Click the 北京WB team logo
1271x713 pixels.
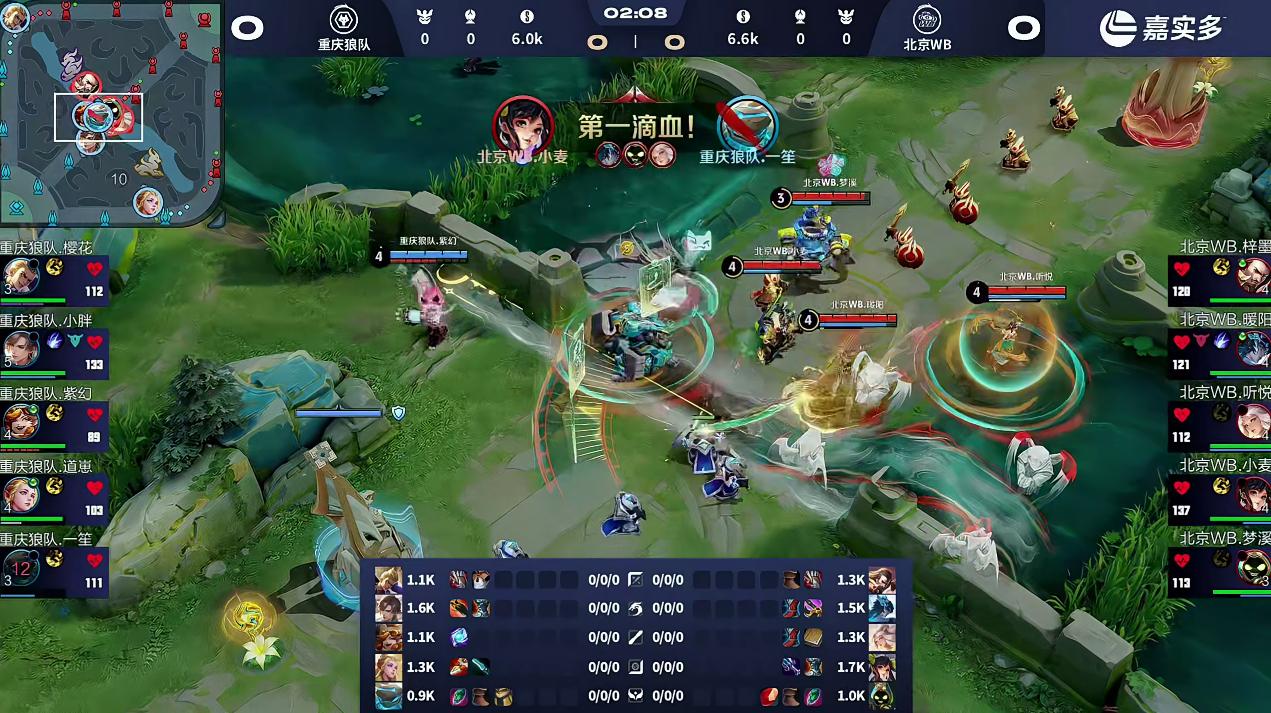pyautogui.click(x=927, y=19)
